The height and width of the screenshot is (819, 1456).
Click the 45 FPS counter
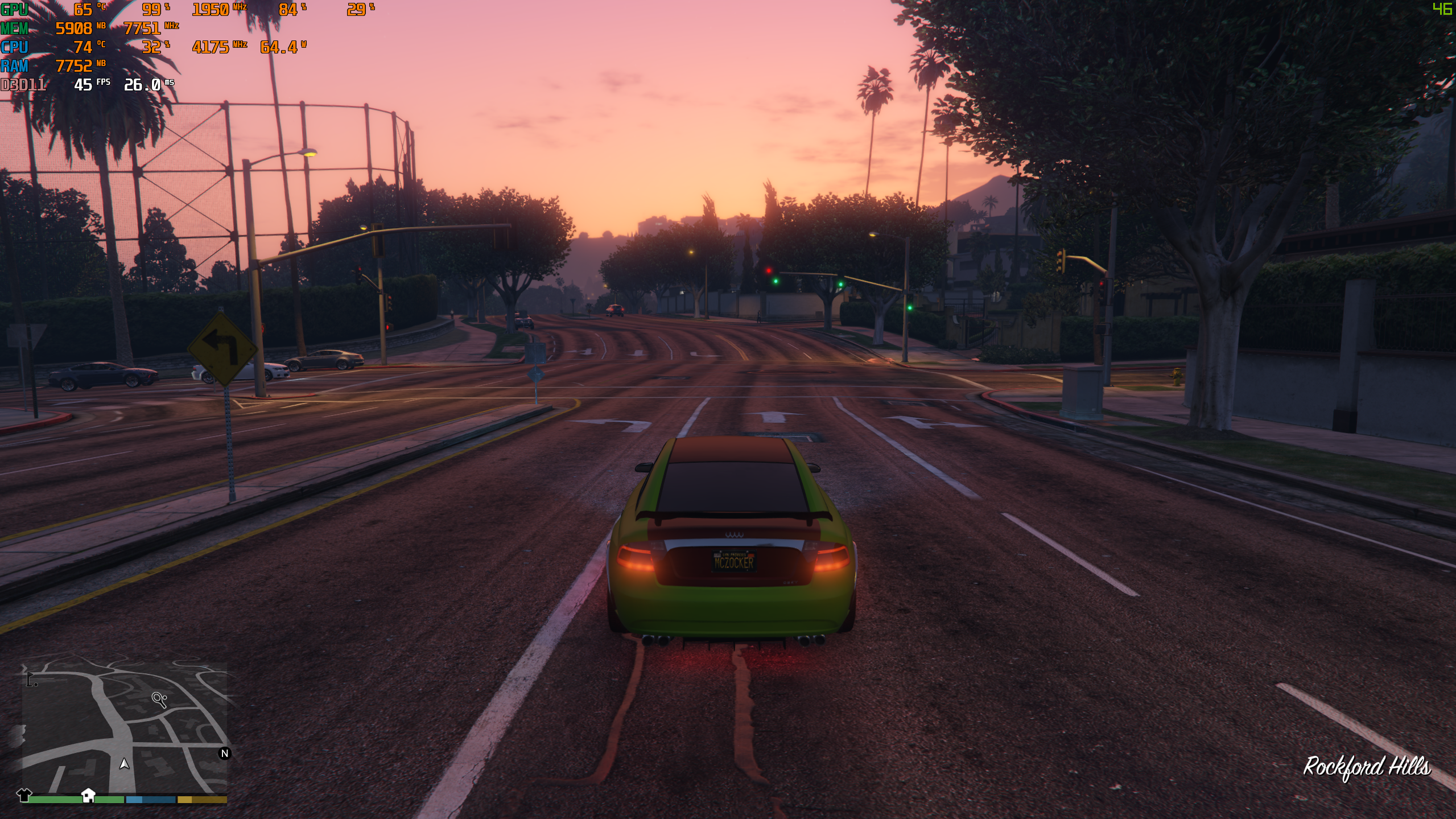(85, 86)
